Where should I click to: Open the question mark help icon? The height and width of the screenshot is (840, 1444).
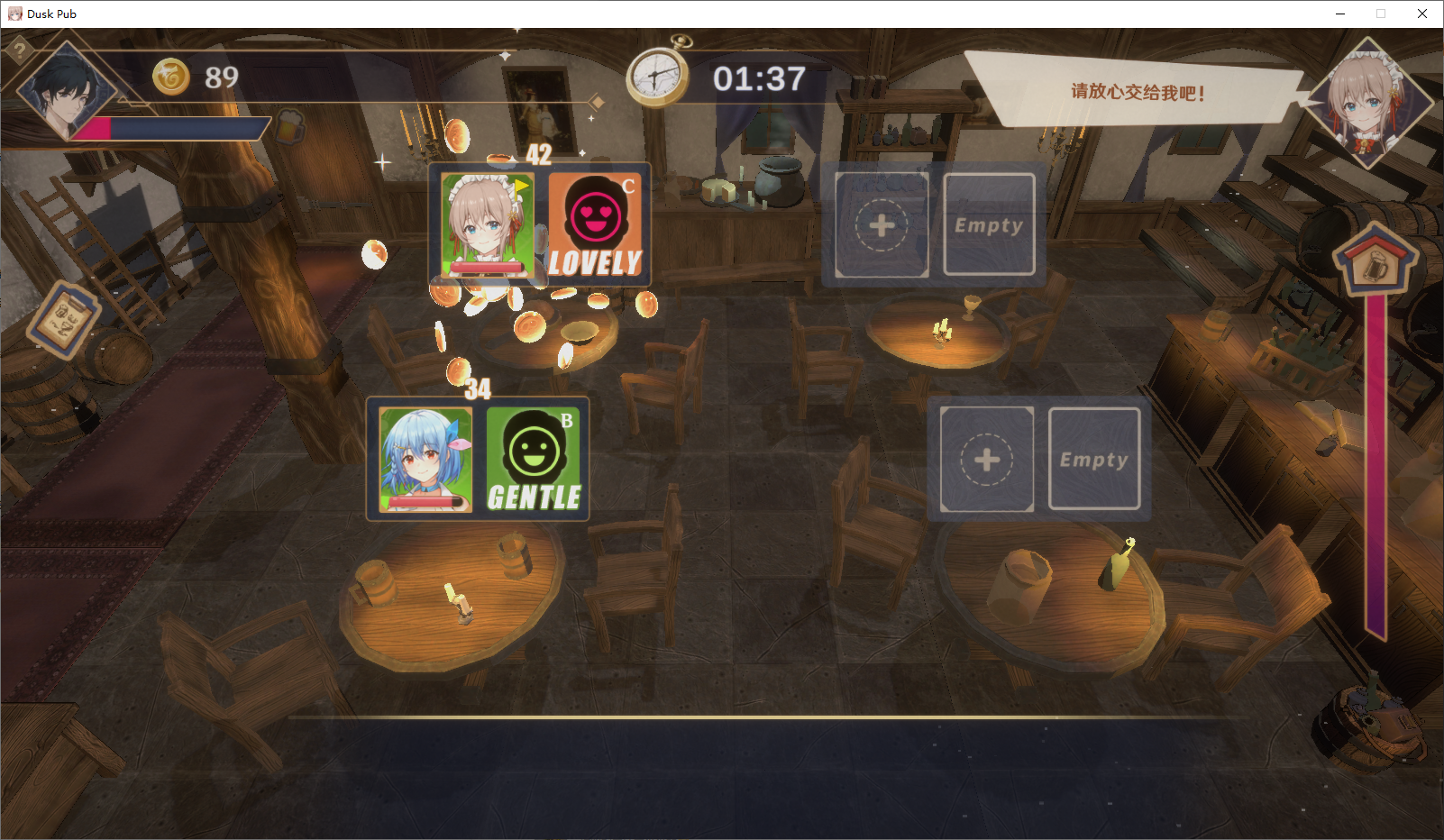19,51
